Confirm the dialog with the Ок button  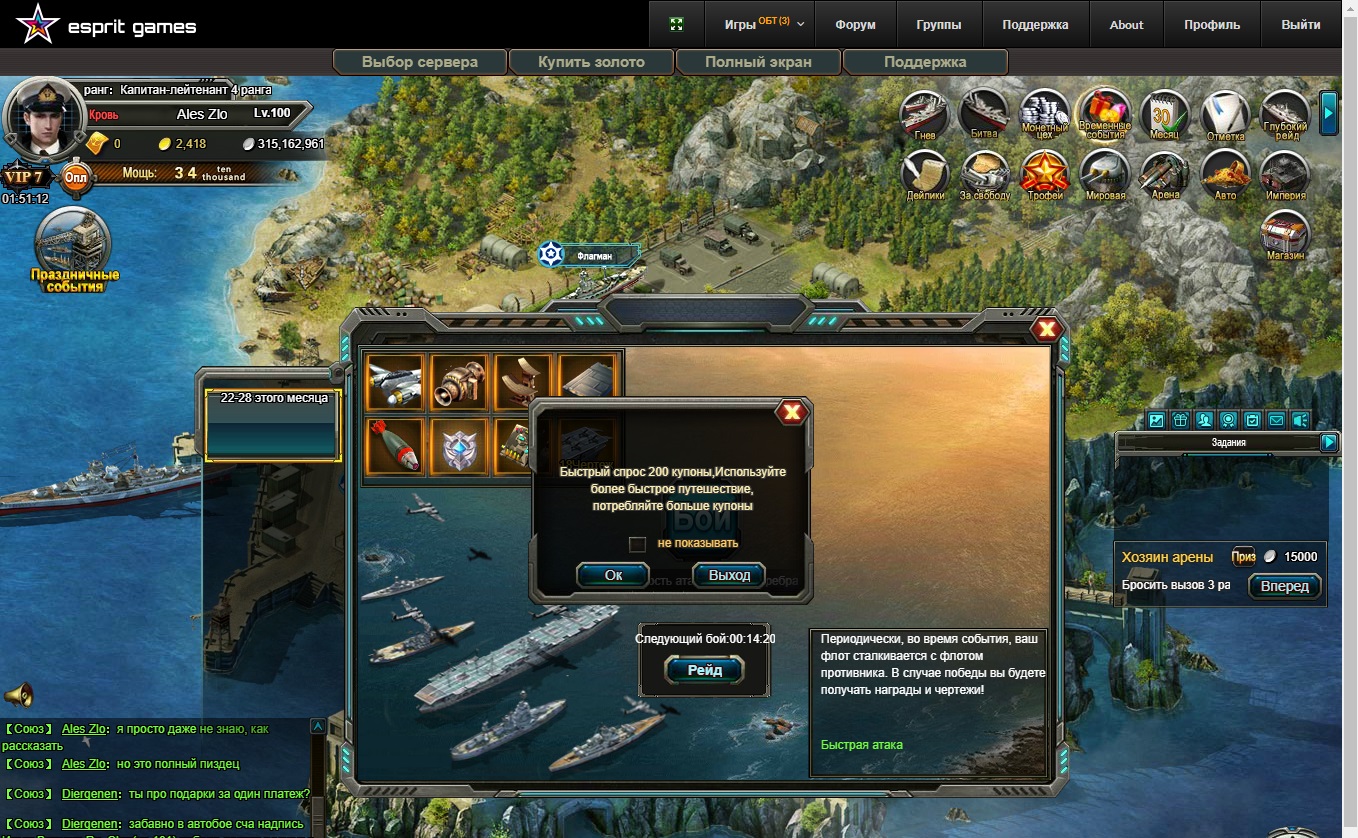(613, 575)
